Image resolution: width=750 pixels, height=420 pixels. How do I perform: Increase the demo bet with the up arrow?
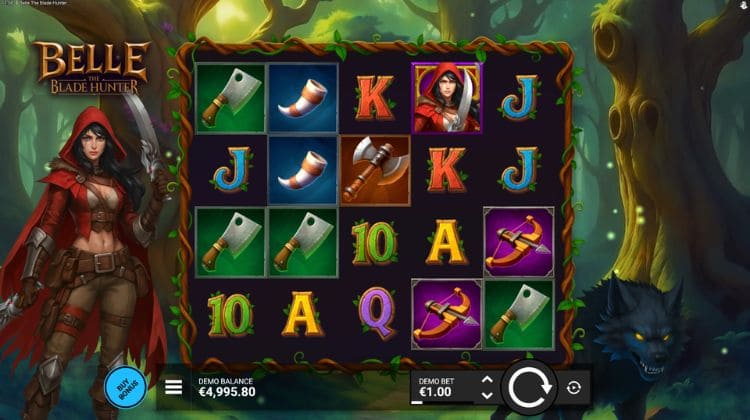click(x=487, y=380)
